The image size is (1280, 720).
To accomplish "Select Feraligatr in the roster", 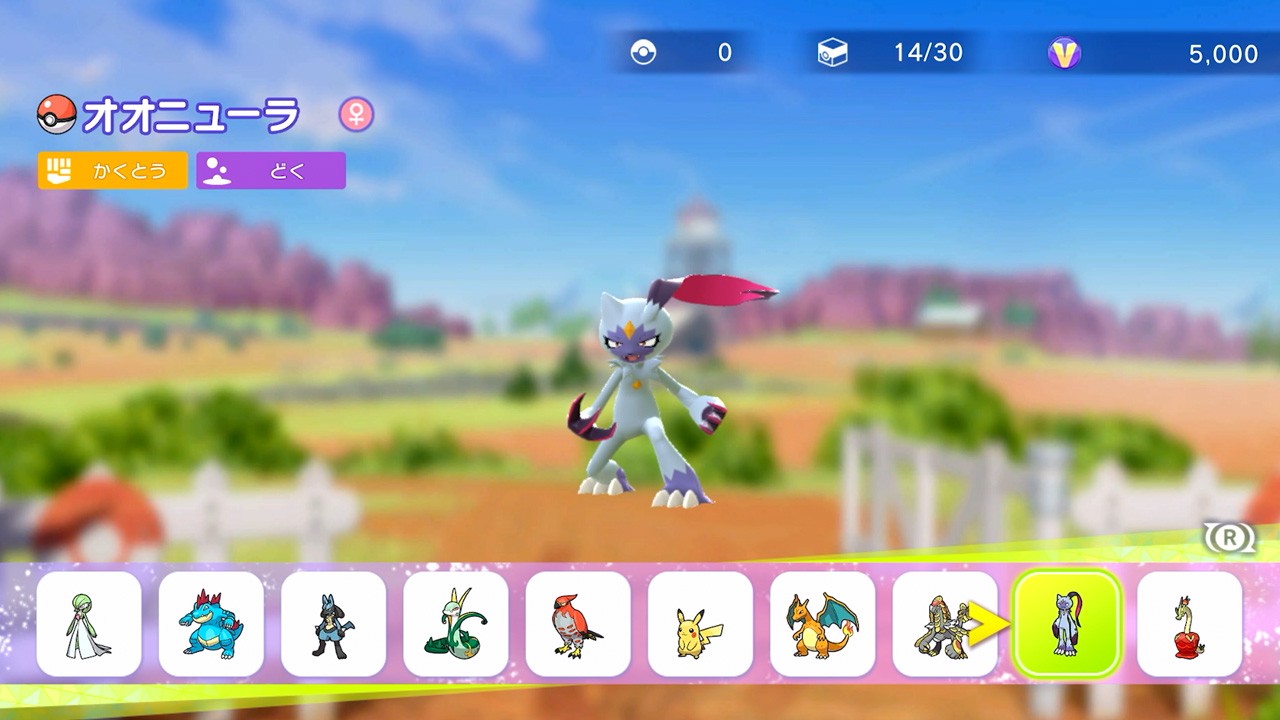I will click(210, 624).
